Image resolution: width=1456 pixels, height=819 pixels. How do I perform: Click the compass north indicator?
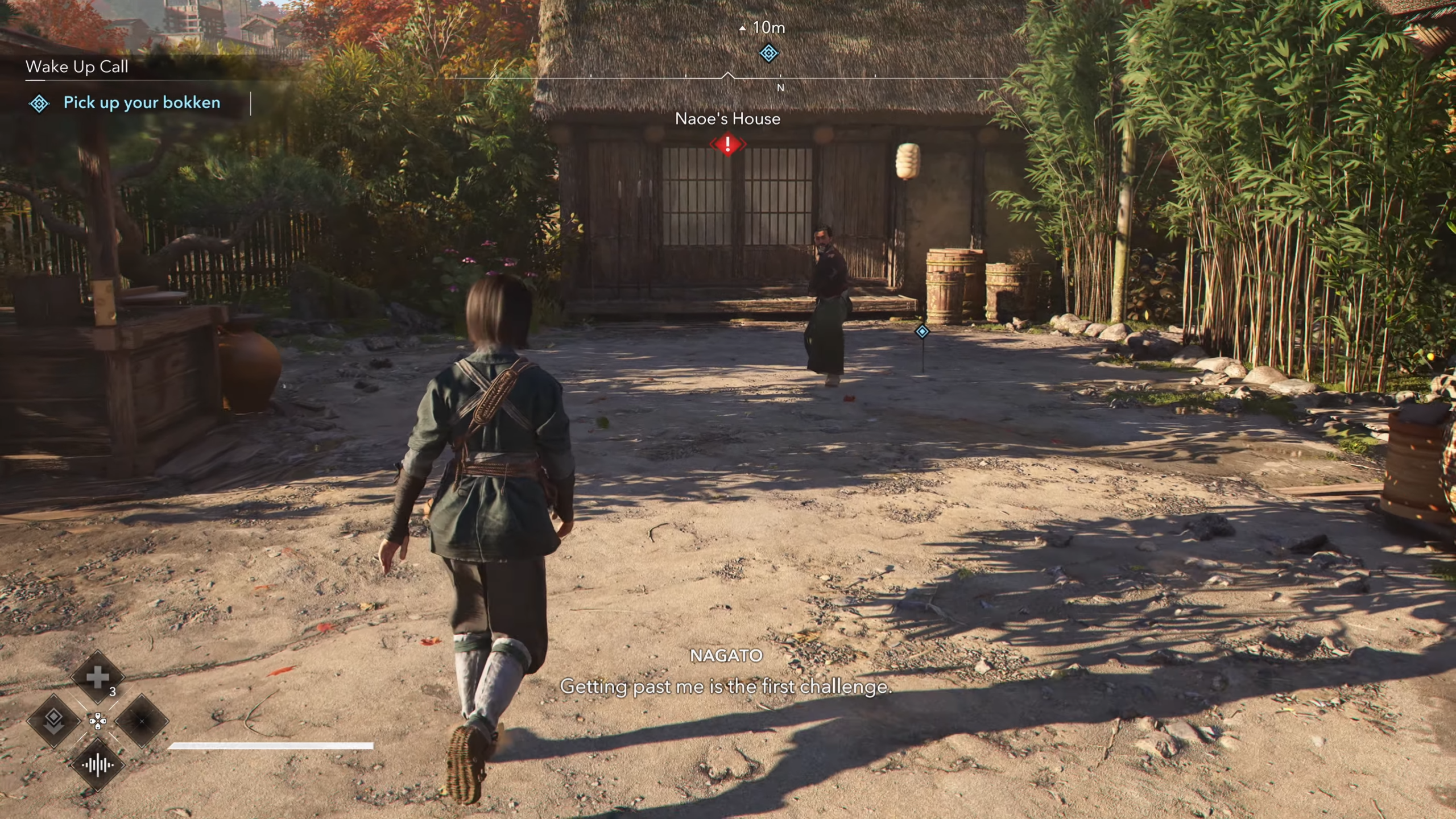(x=780, y=88)
